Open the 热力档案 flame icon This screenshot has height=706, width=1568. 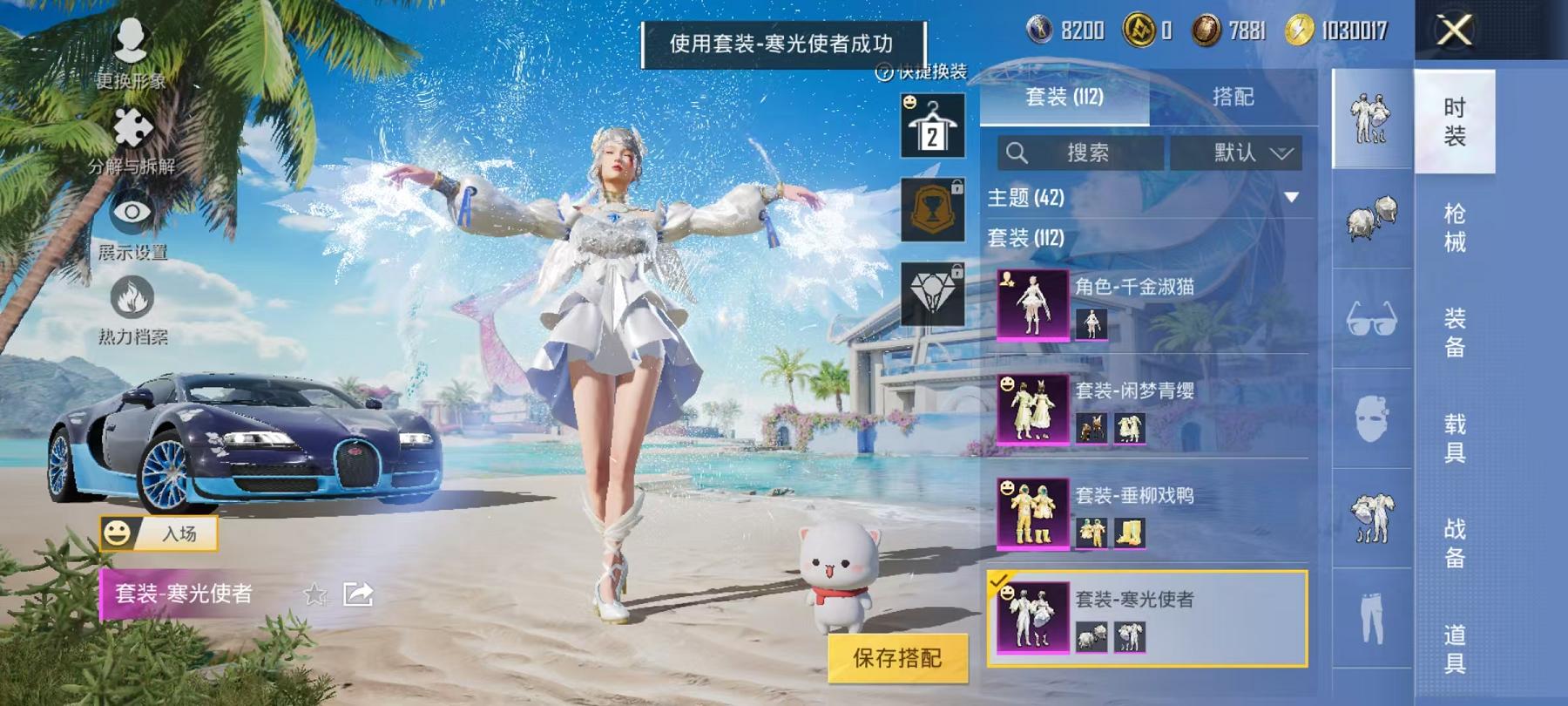point(131,296)
